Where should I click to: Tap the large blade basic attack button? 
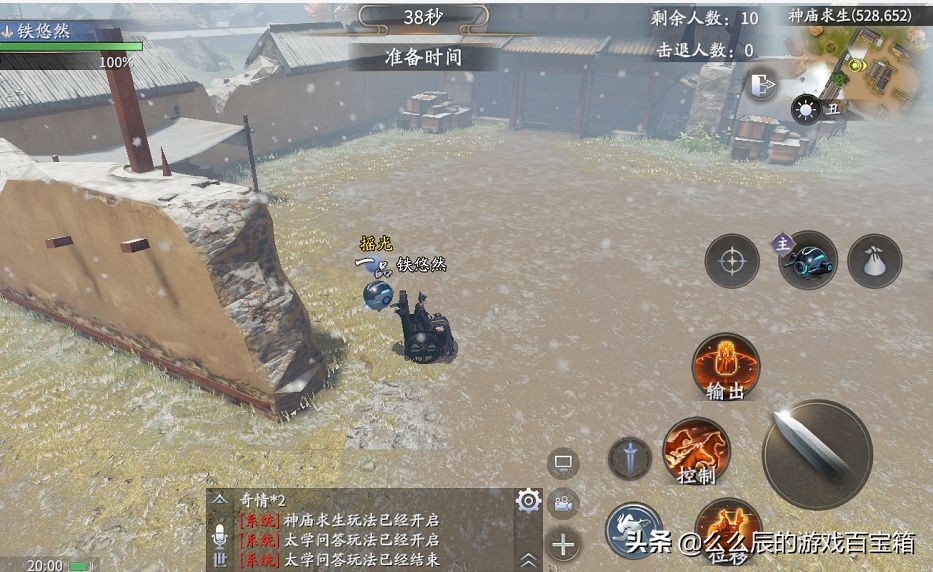[x=817, y=453]
